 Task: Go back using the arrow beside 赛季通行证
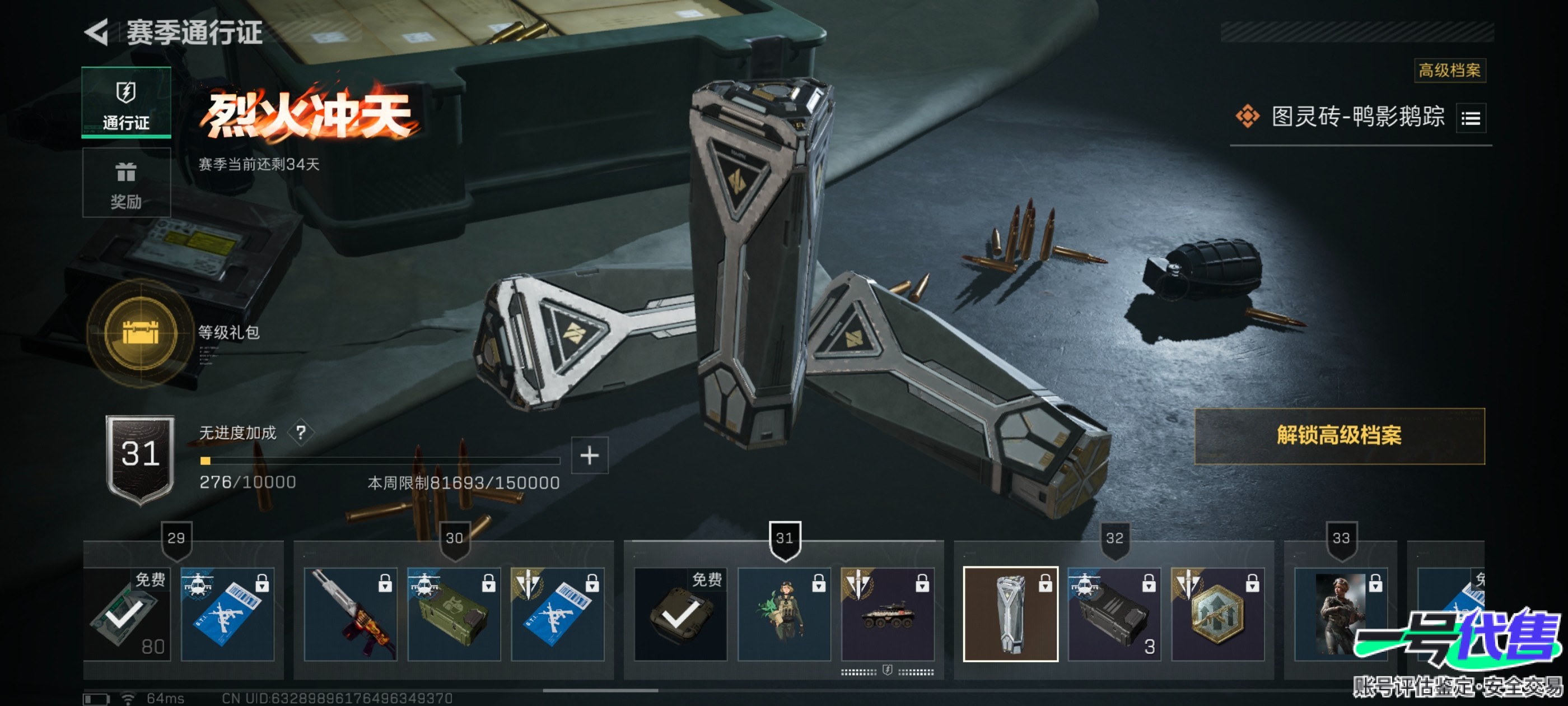97,32
